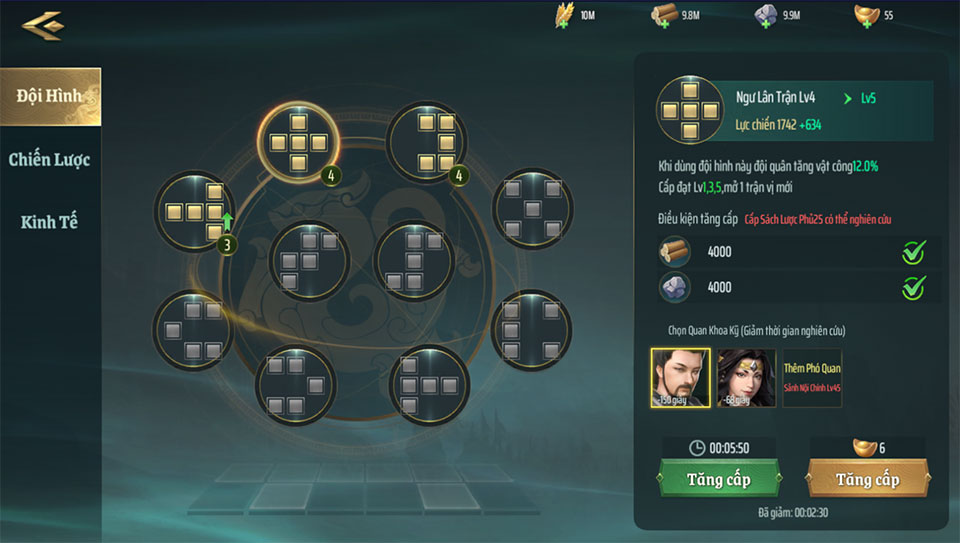Open the Thêm Phó Quan slot
This screenshot has width=960, height=543.
[811, 378]
